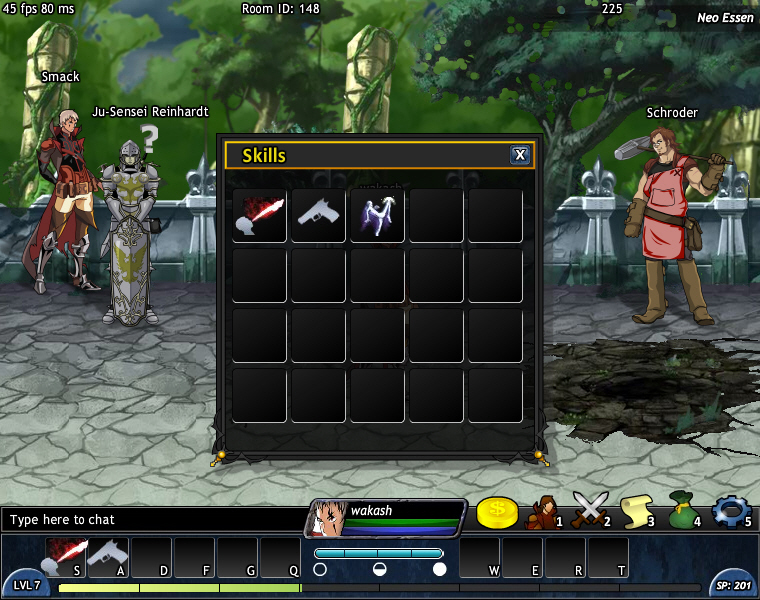The height and width of the screenshot is (600, 760).
Task: Activate the sword slash on hotbar slot S
Action: click(x=67, y=557)
